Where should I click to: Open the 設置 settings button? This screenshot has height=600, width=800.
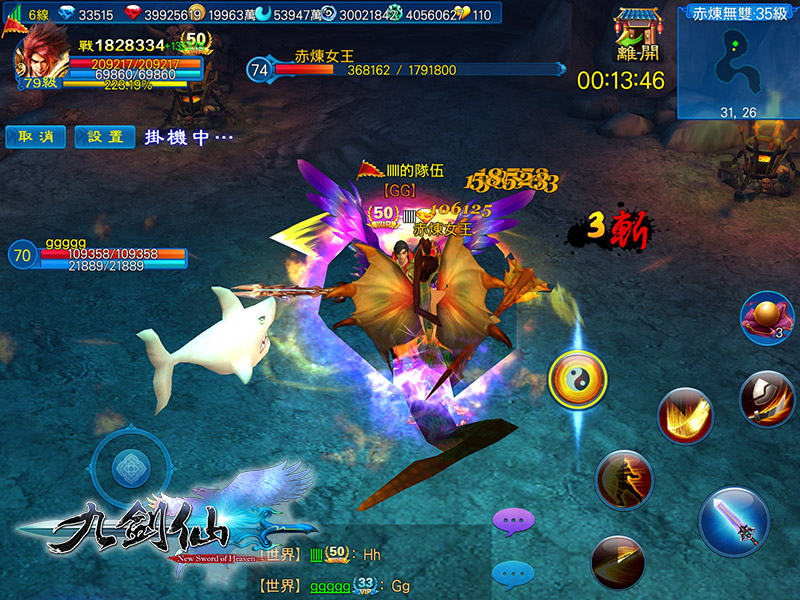click(x=104, y=137)
